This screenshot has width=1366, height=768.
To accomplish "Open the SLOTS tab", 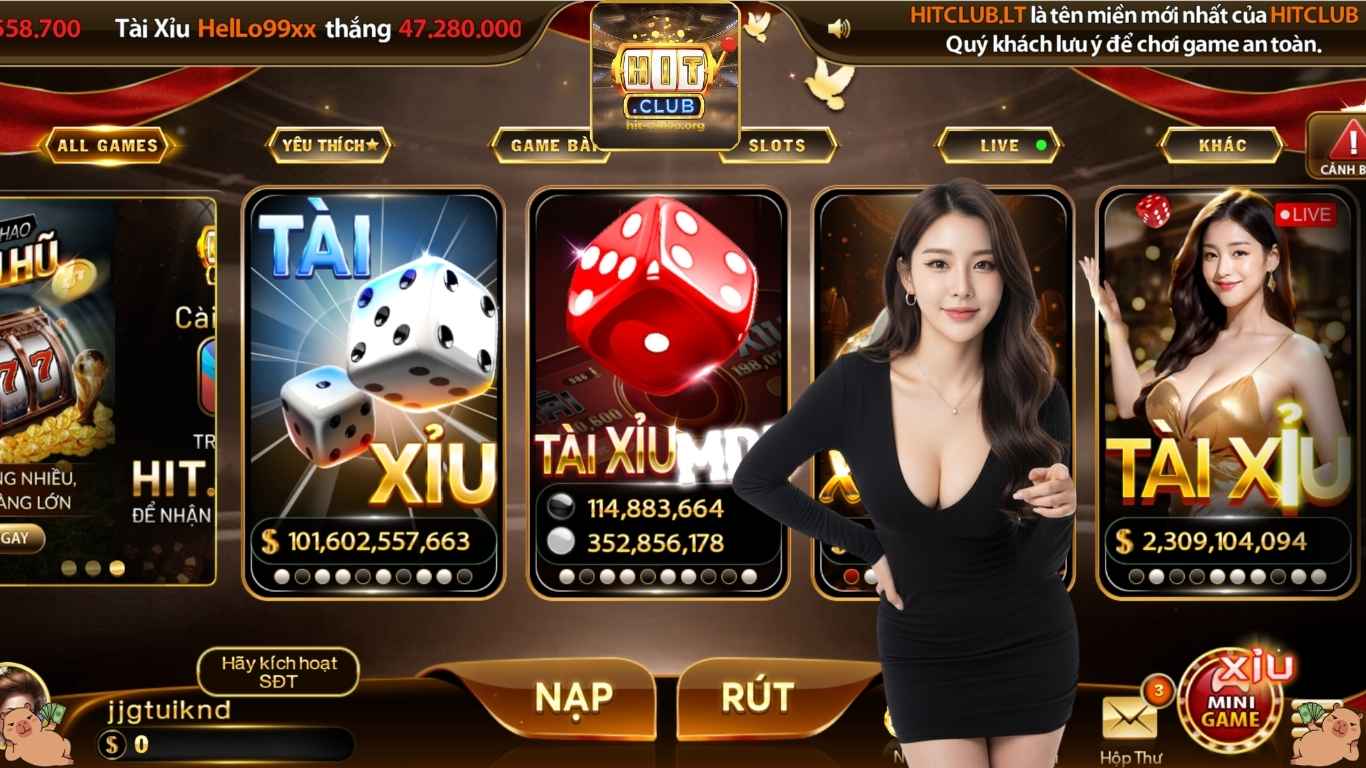I will [778, 146].
